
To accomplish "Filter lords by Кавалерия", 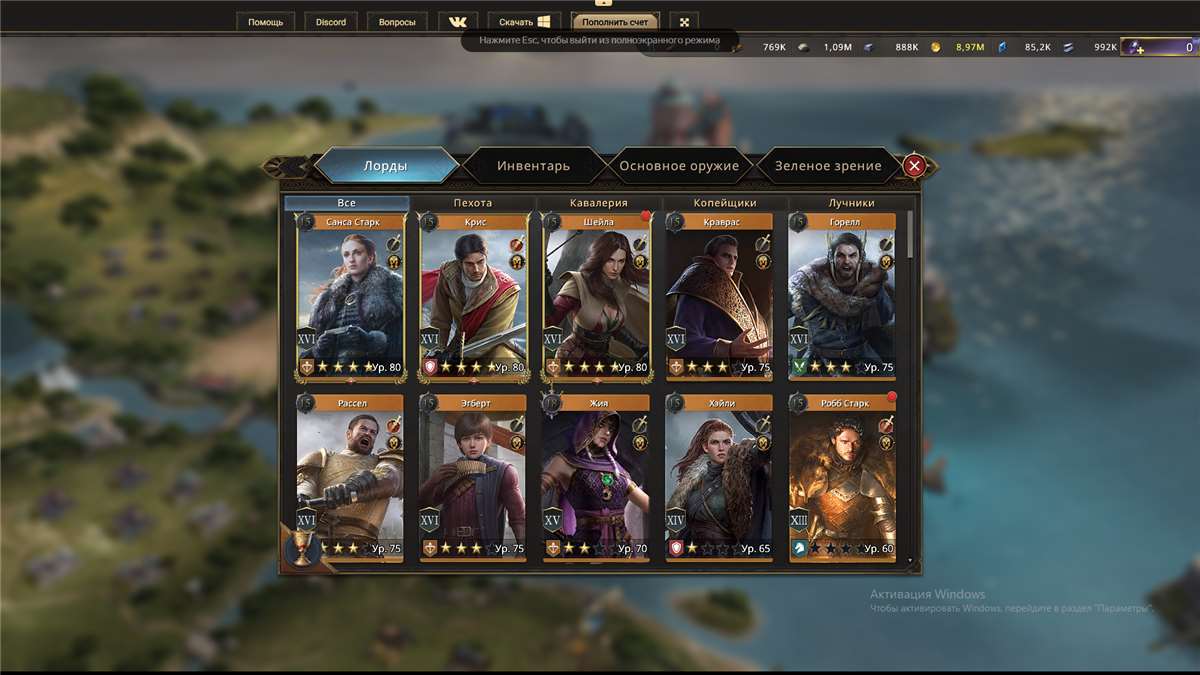I will coord(598,203).
